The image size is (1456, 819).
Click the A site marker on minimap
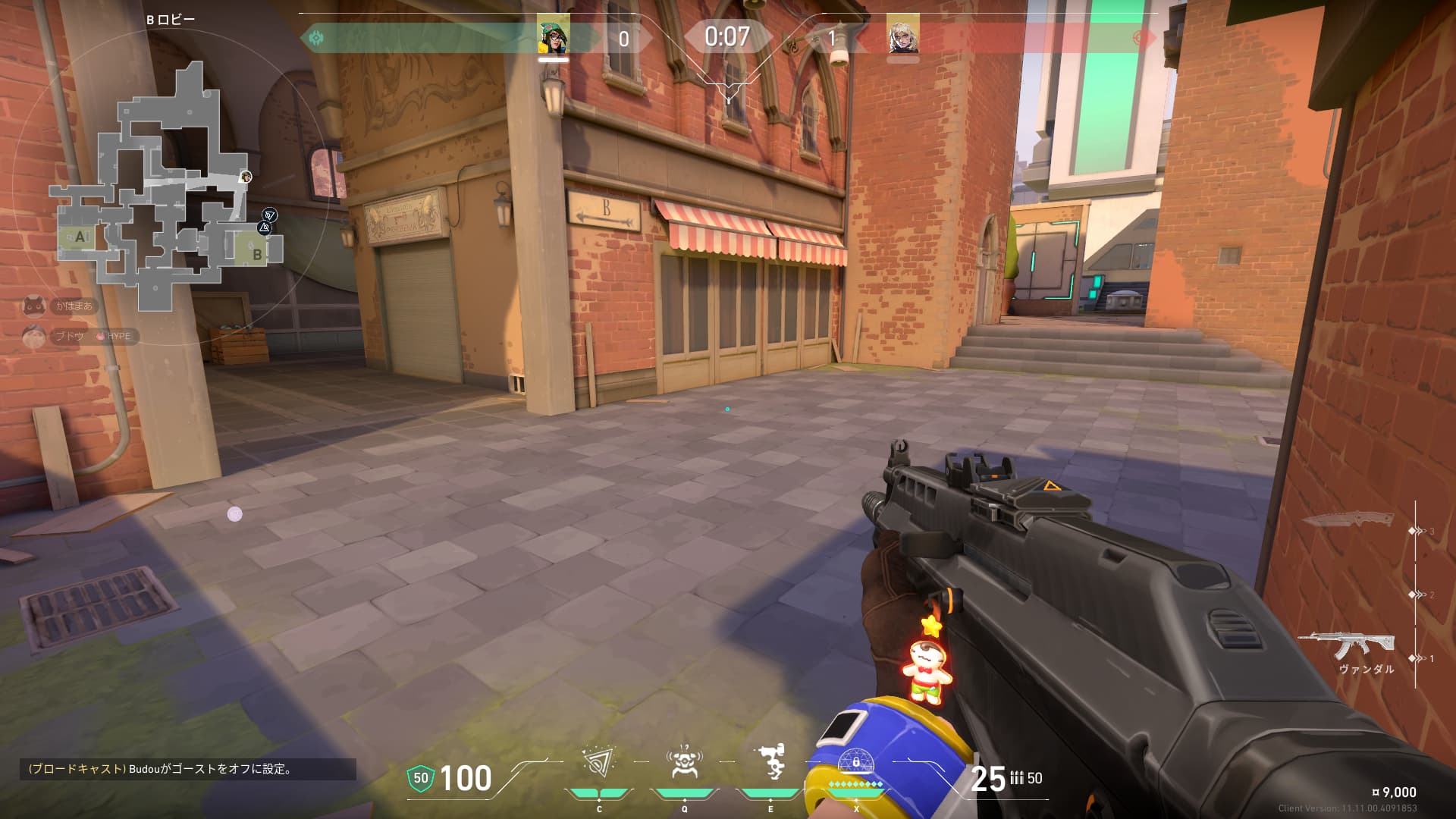tap(80, 237)
